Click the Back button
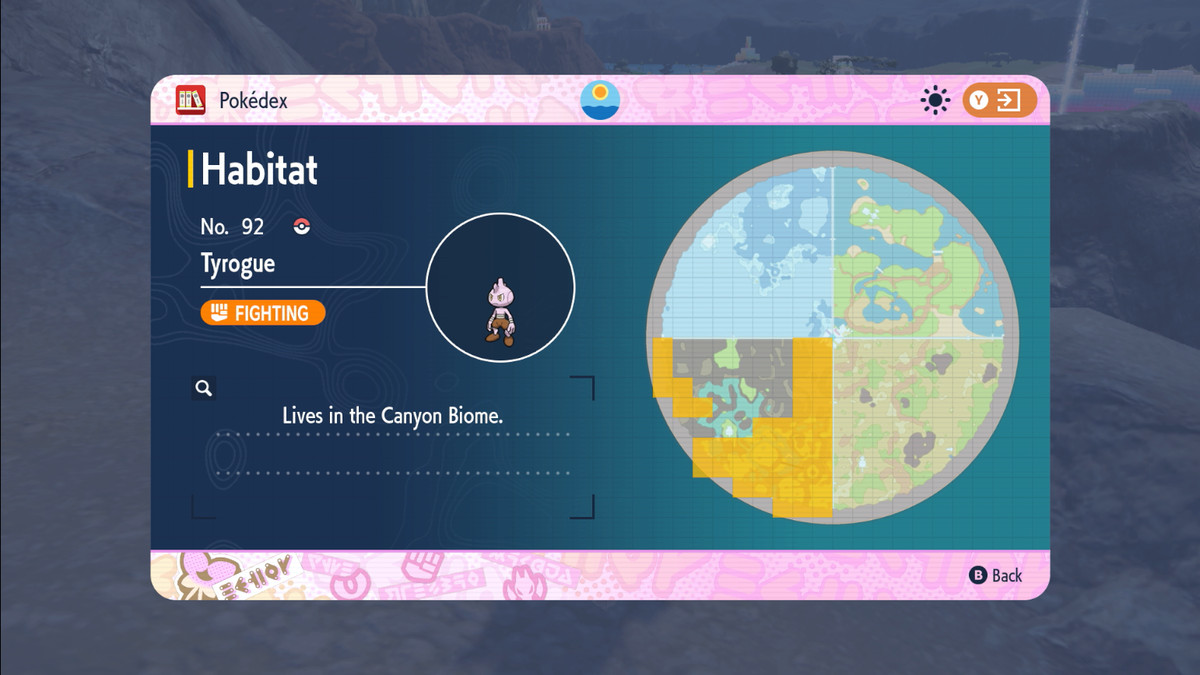Screen dimensions: 1200x675 (996, 575)
